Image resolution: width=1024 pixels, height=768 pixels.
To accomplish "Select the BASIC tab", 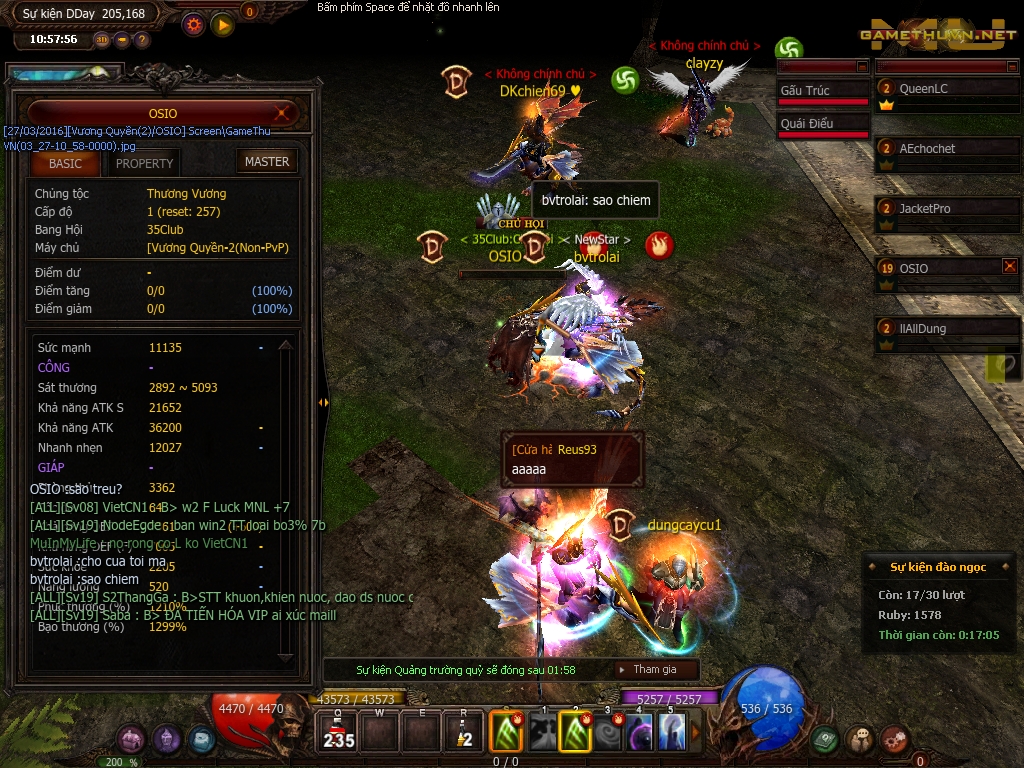I will (65, 163).
